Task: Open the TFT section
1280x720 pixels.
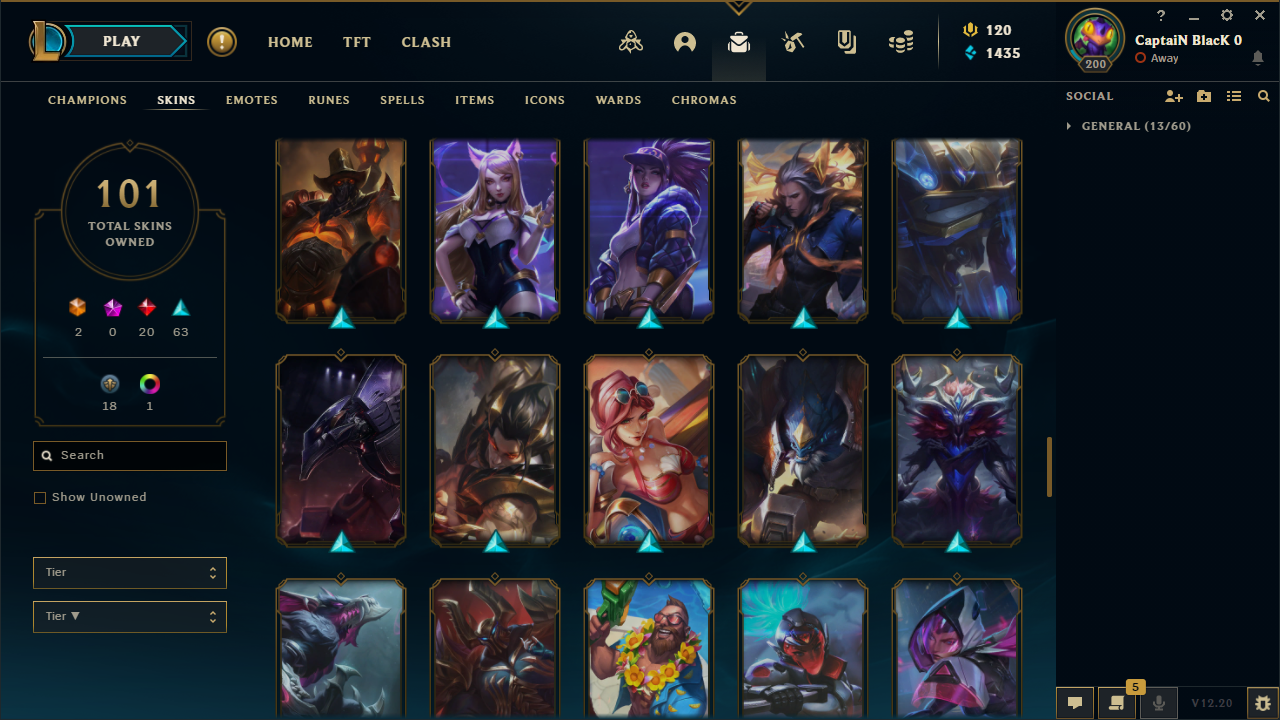Action: tap(357, 42)
